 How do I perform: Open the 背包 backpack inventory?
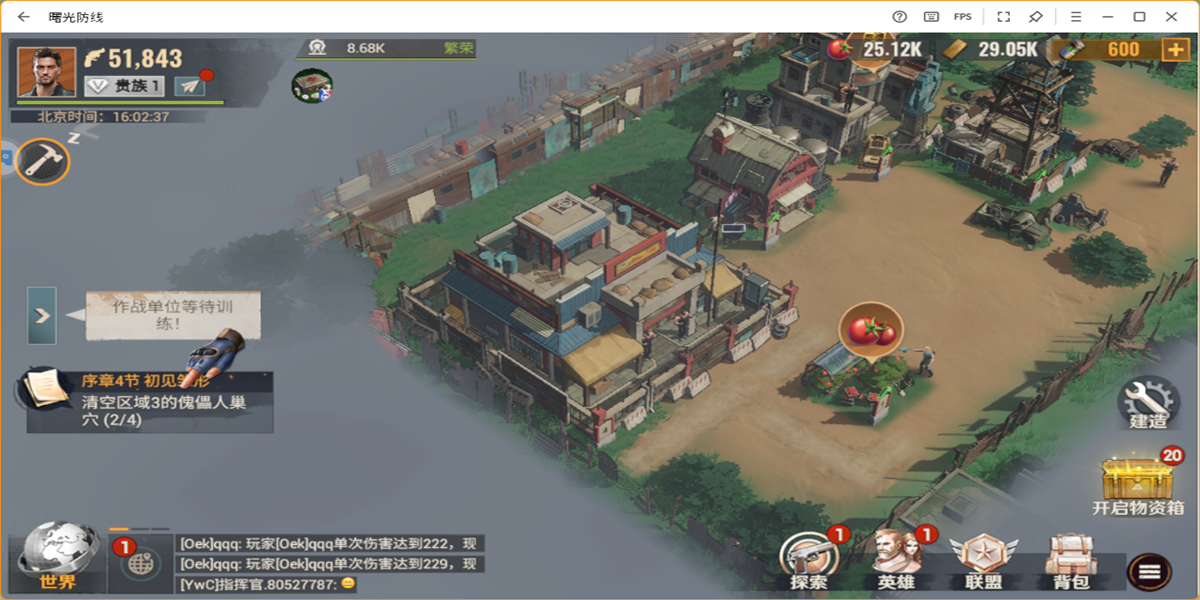click(1070, 560)
